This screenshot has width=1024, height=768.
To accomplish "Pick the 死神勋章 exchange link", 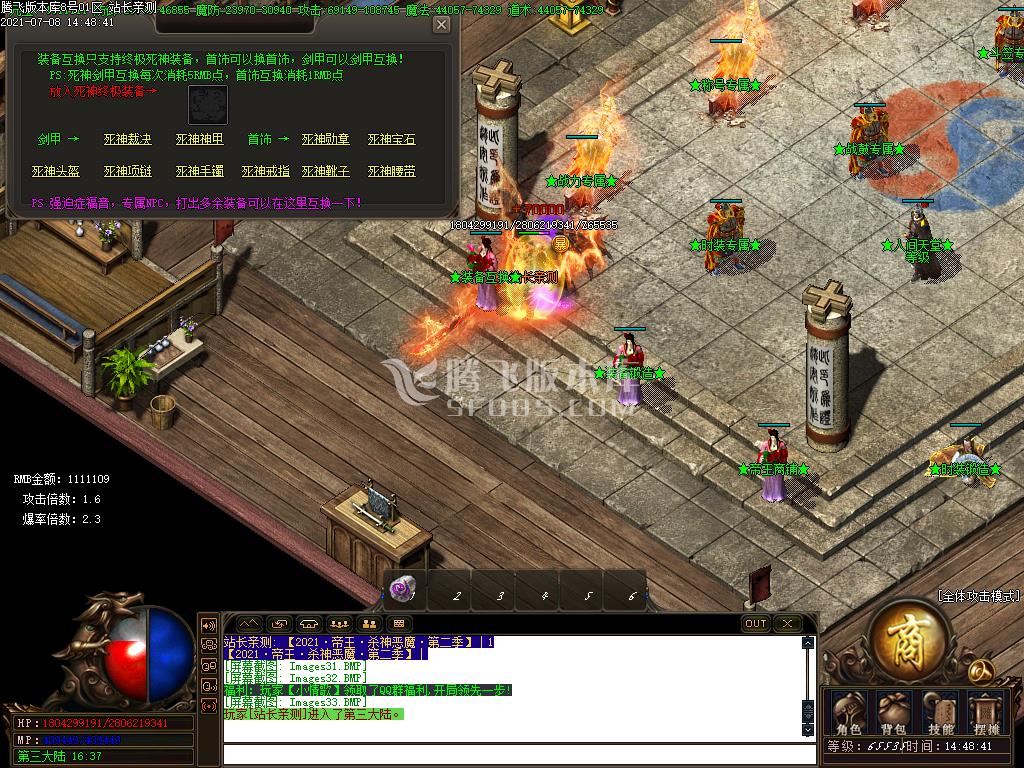I will [x=326, y=140].
